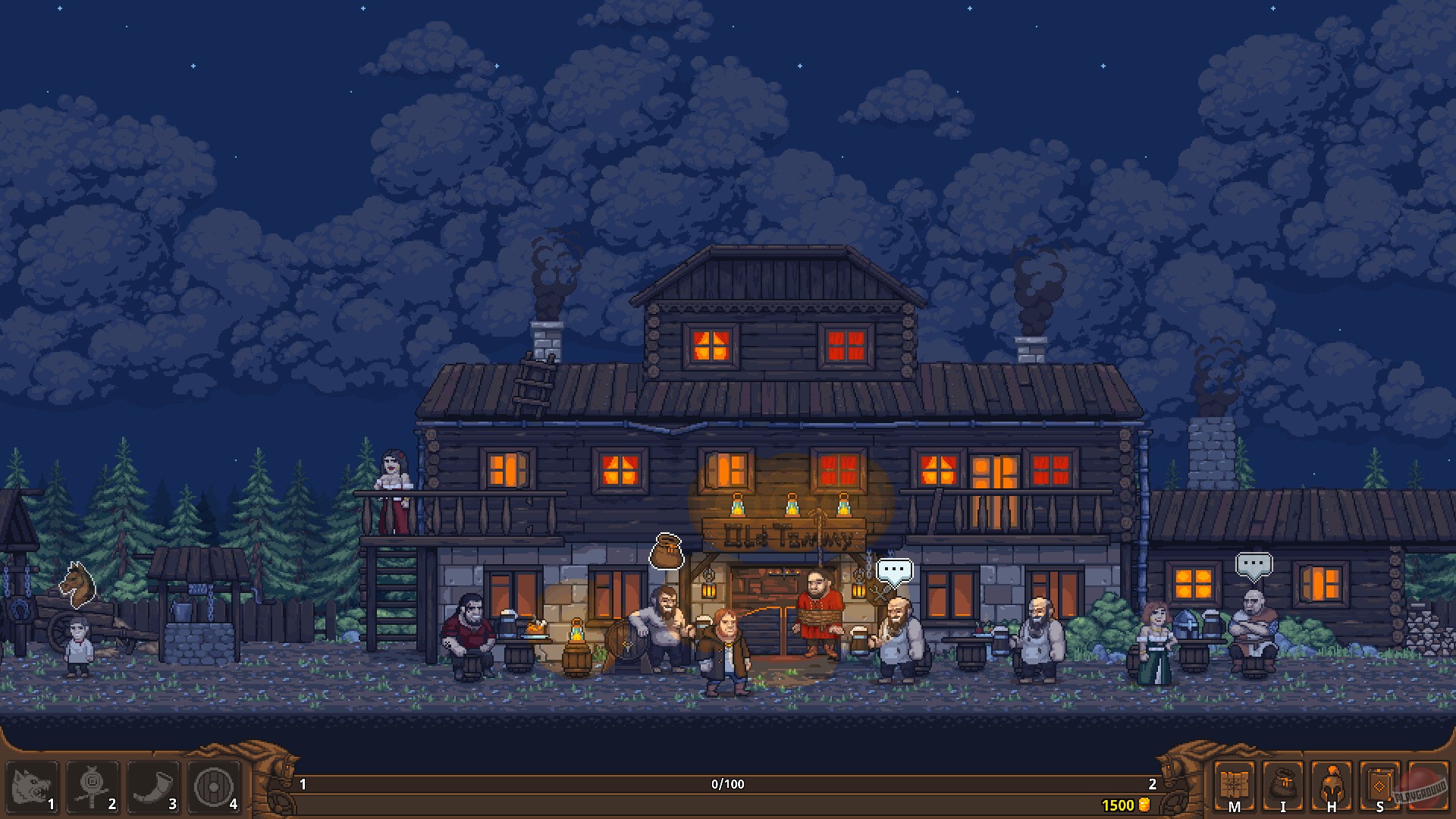Select the wolf head ability in slot 1
The image size is (1456, 819).
click(x=32, y=789)
